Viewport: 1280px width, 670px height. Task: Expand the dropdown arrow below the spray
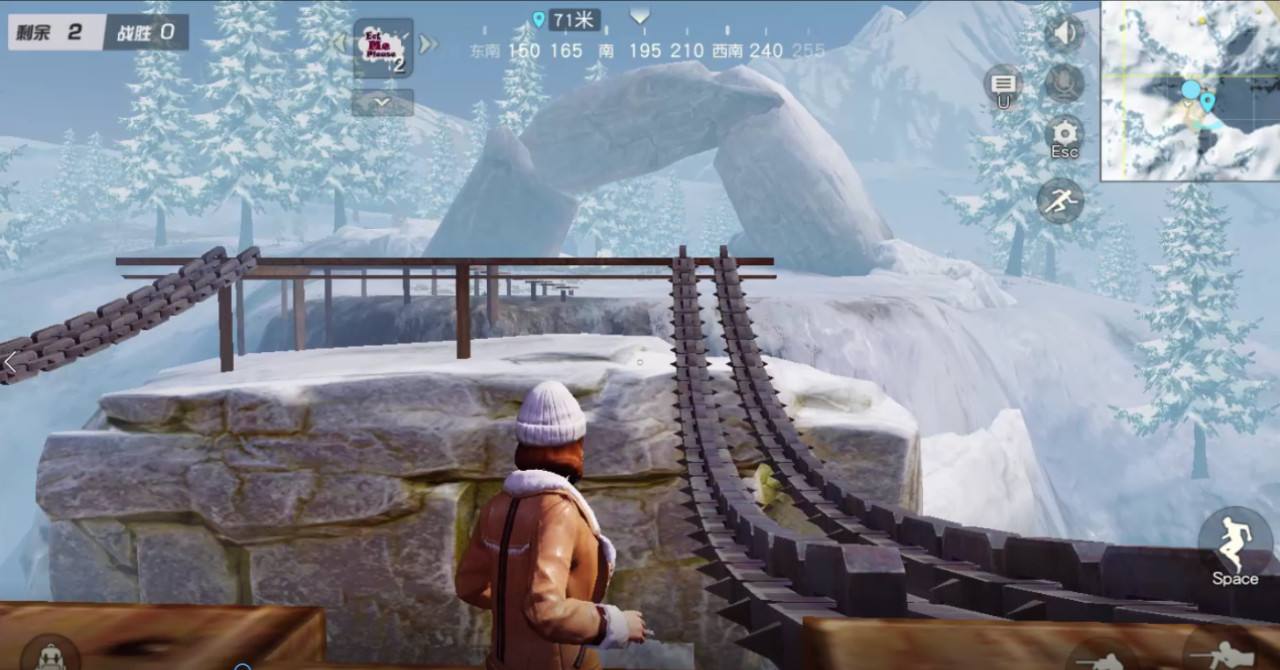point(383,102)
